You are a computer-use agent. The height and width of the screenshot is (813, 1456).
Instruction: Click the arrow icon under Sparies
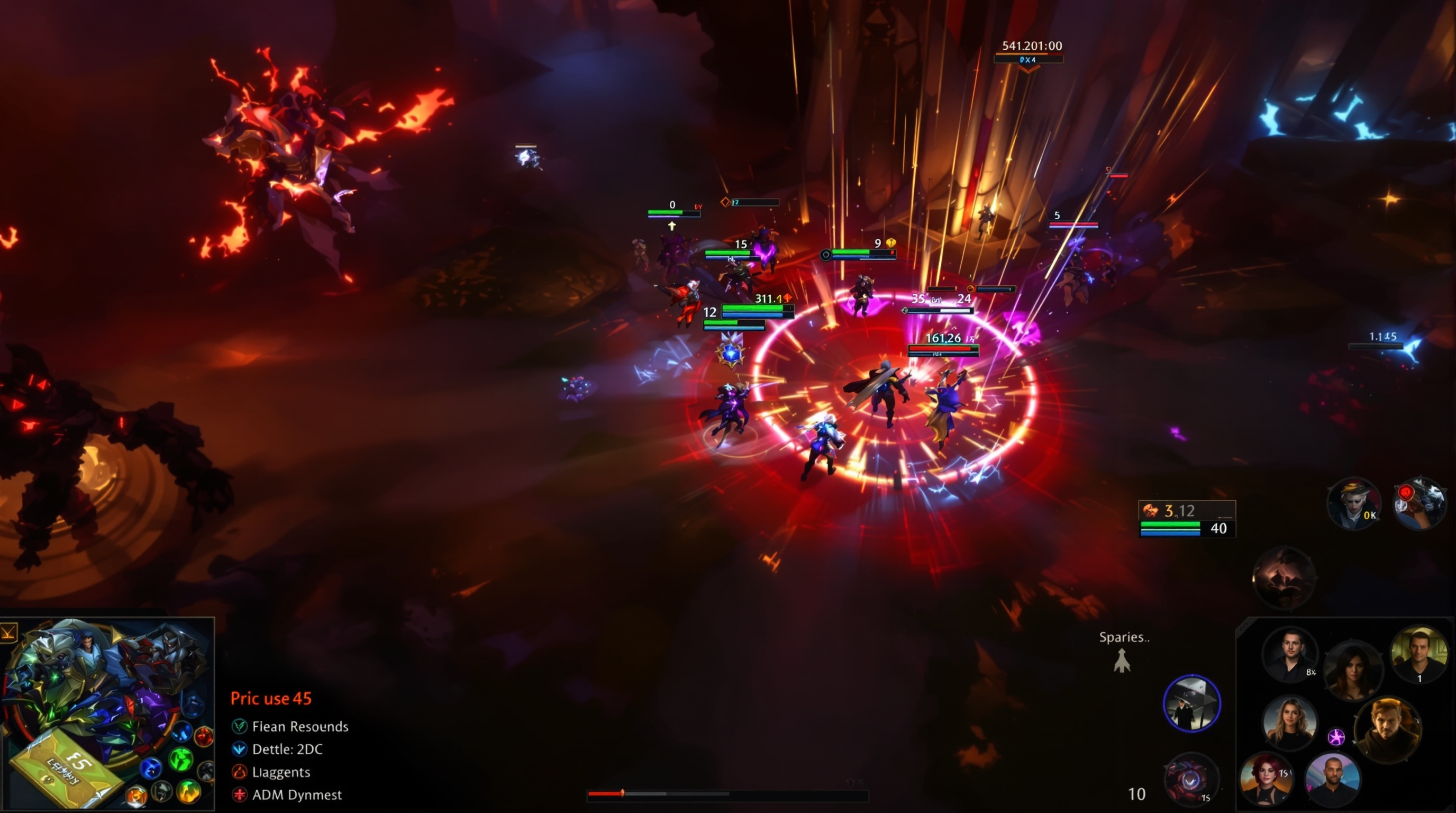click(1122, 661)
